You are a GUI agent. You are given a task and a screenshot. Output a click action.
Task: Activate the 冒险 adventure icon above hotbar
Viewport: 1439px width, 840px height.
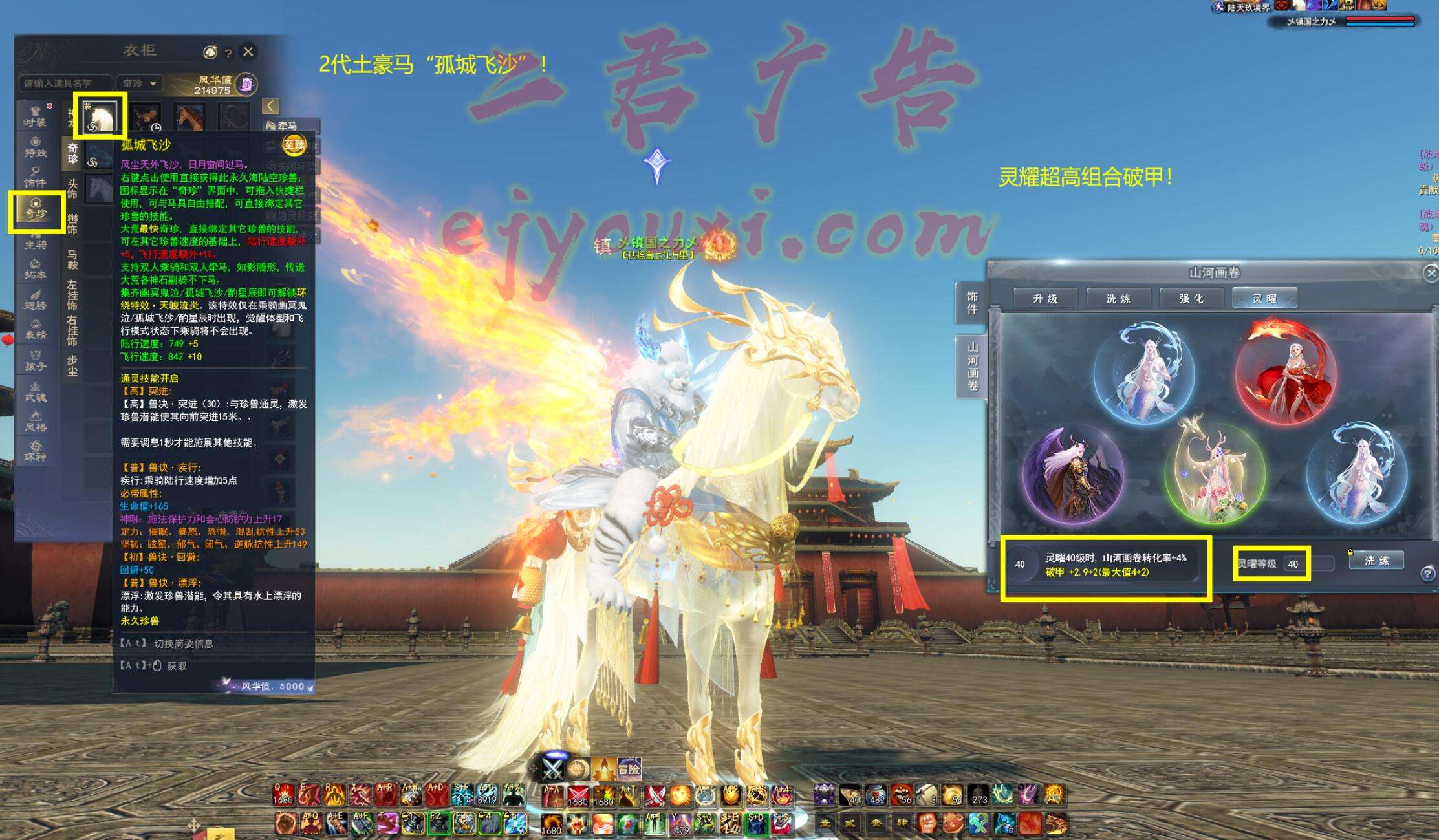[x=629, y=769]
